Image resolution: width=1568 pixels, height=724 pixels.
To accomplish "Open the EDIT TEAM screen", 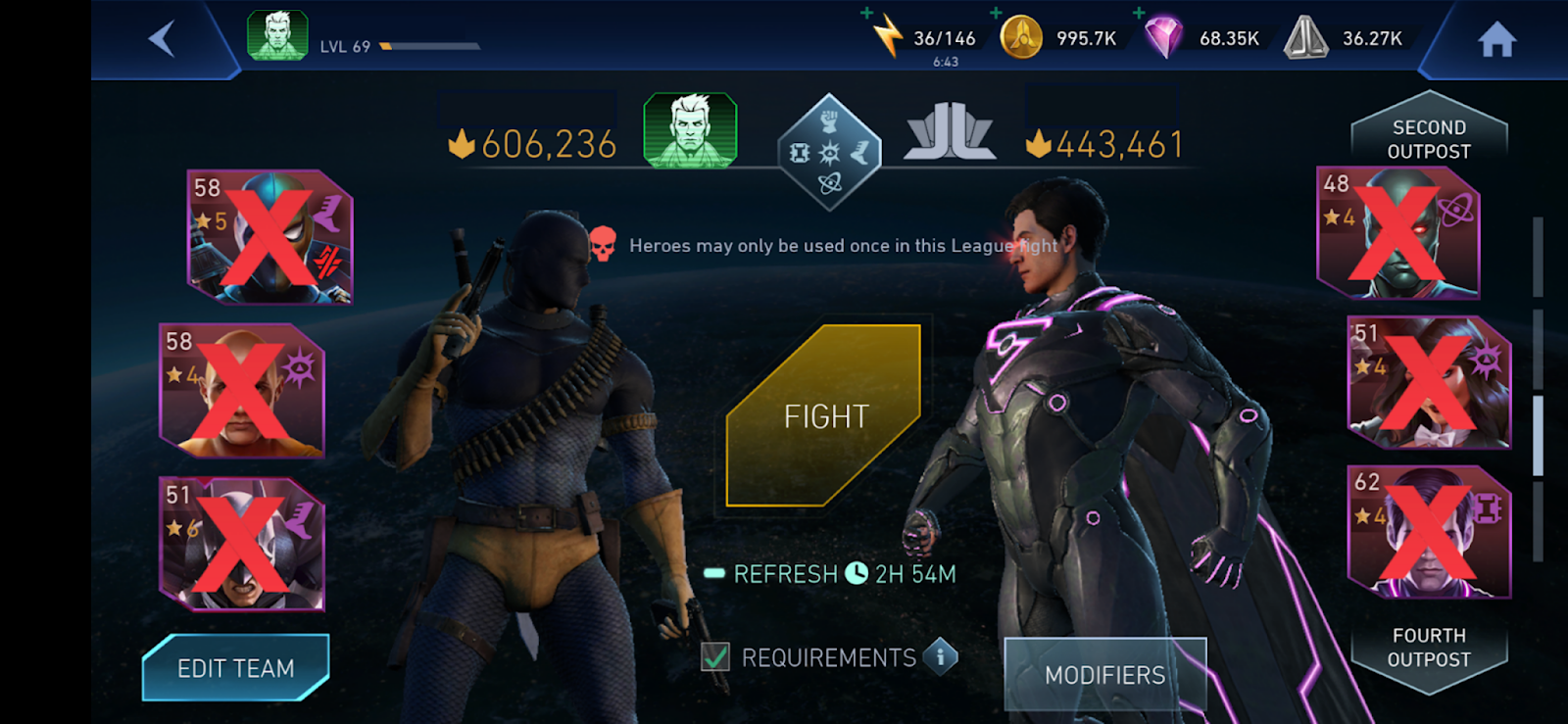I will point(235,668).
